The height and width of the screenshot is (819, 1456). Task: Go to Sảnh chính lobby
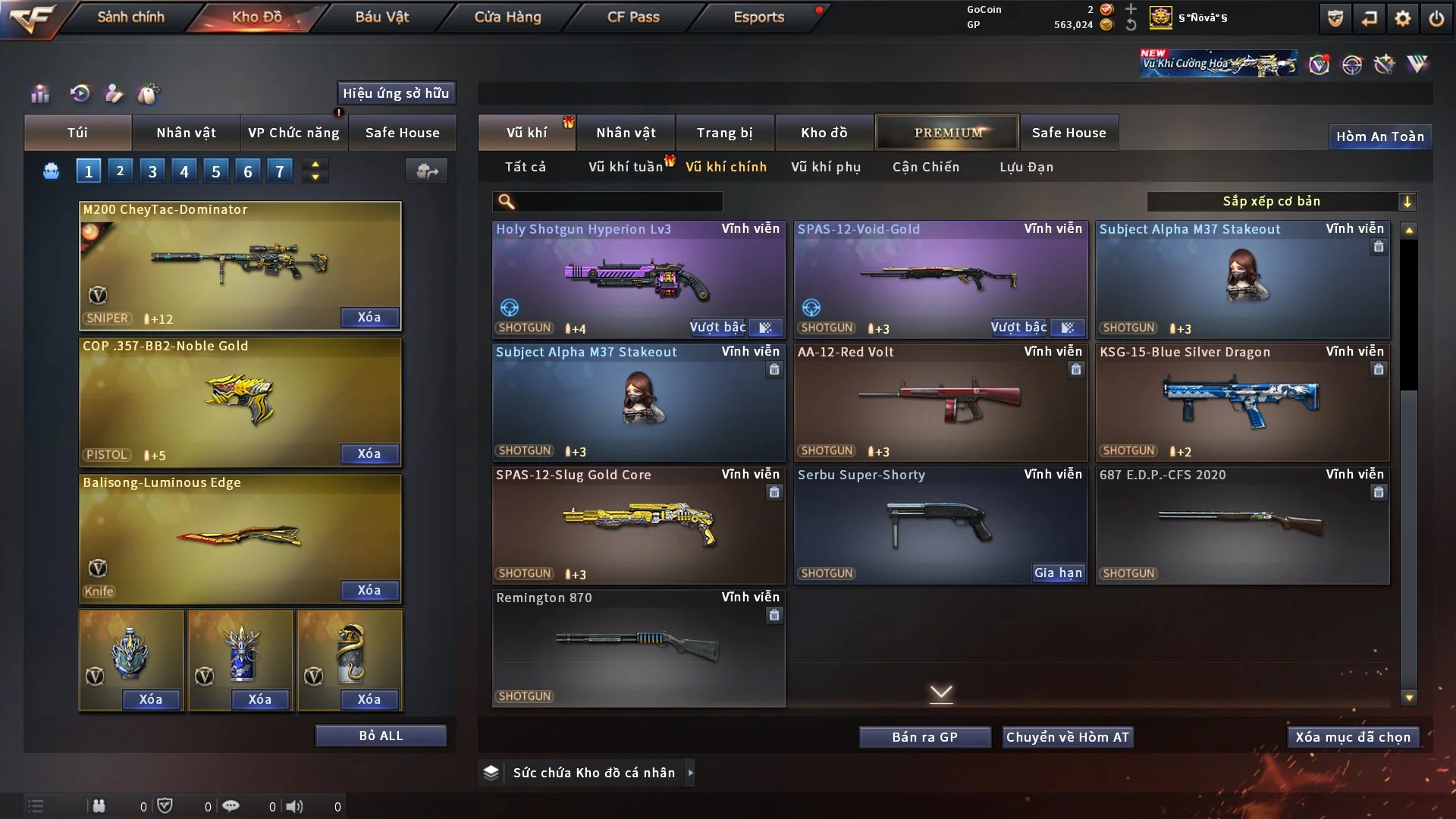click(x=130, y=17)
